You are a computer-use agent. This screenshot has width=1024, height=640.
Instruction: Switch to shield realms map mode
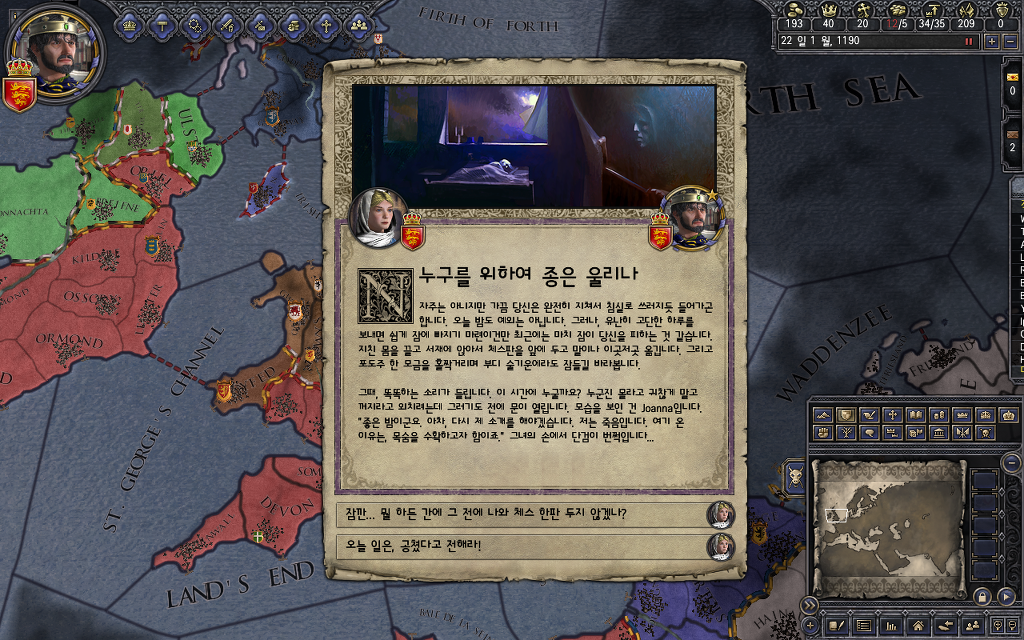pyautogui.click(x=846, y=415)
